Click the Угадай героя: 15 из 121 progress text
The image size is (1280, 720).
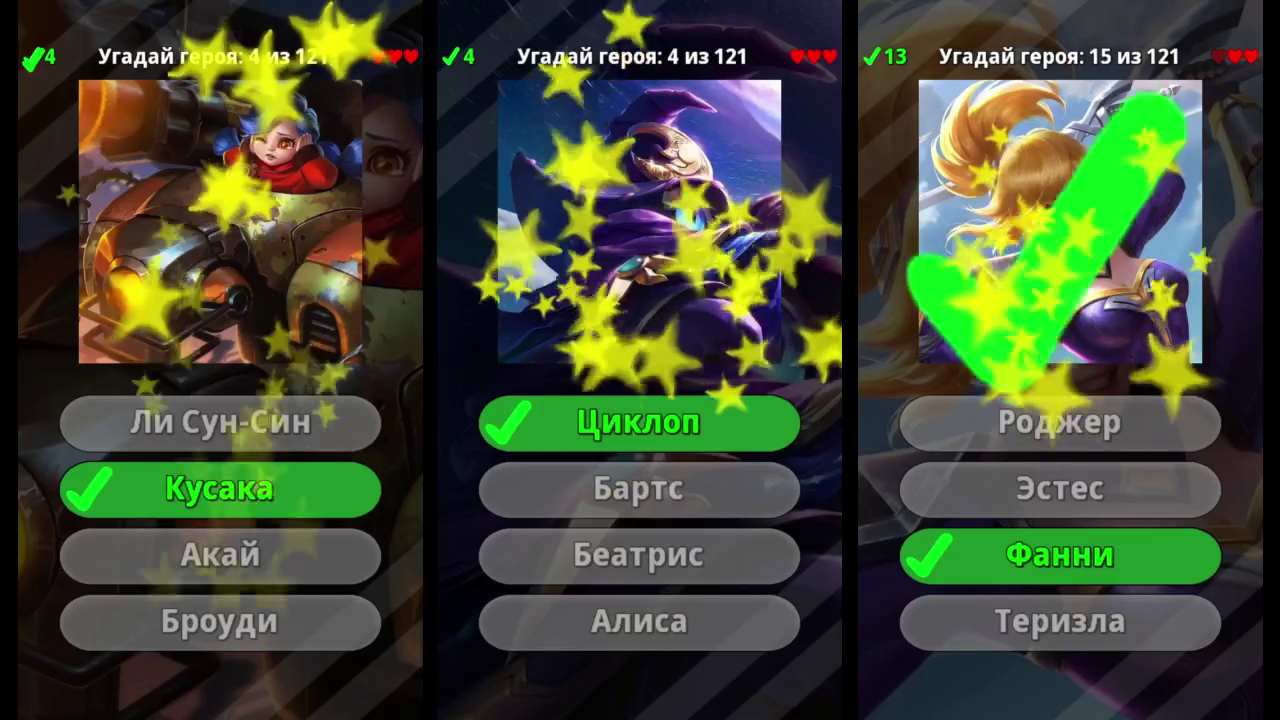[x=1060, y=57]
